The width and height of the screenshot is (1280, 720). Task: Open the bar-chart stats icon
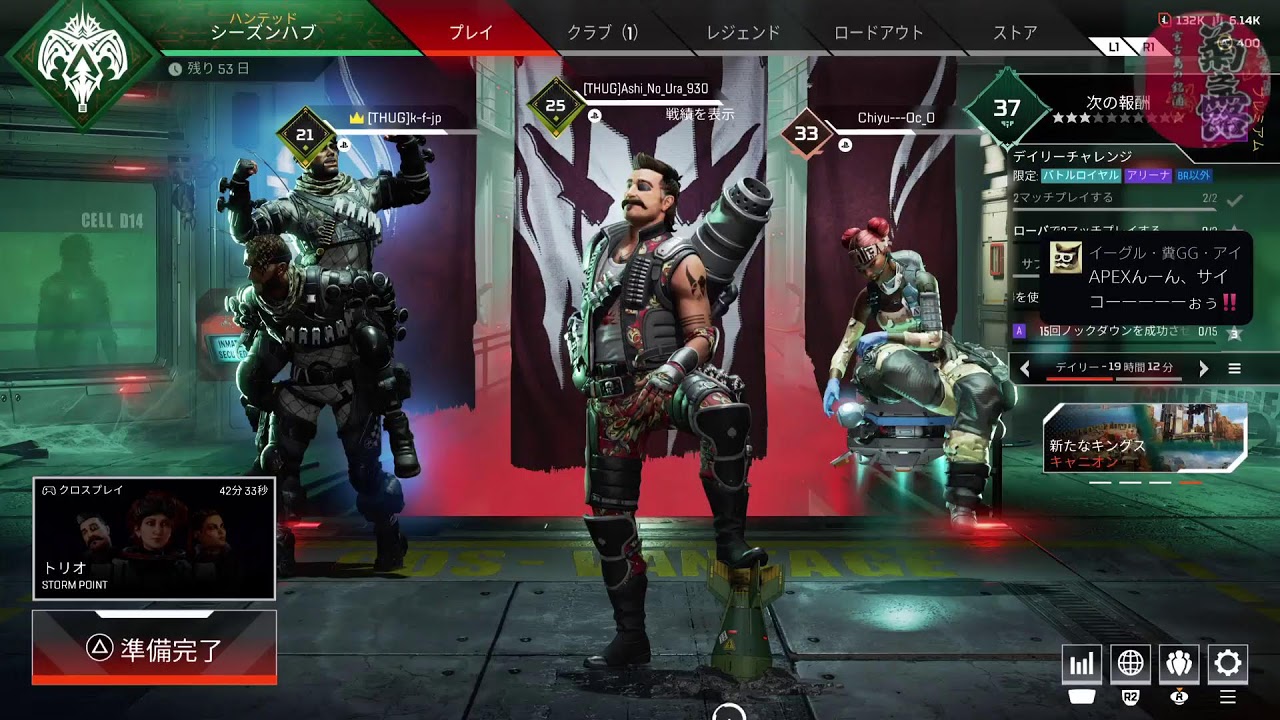pos(1082,663)
